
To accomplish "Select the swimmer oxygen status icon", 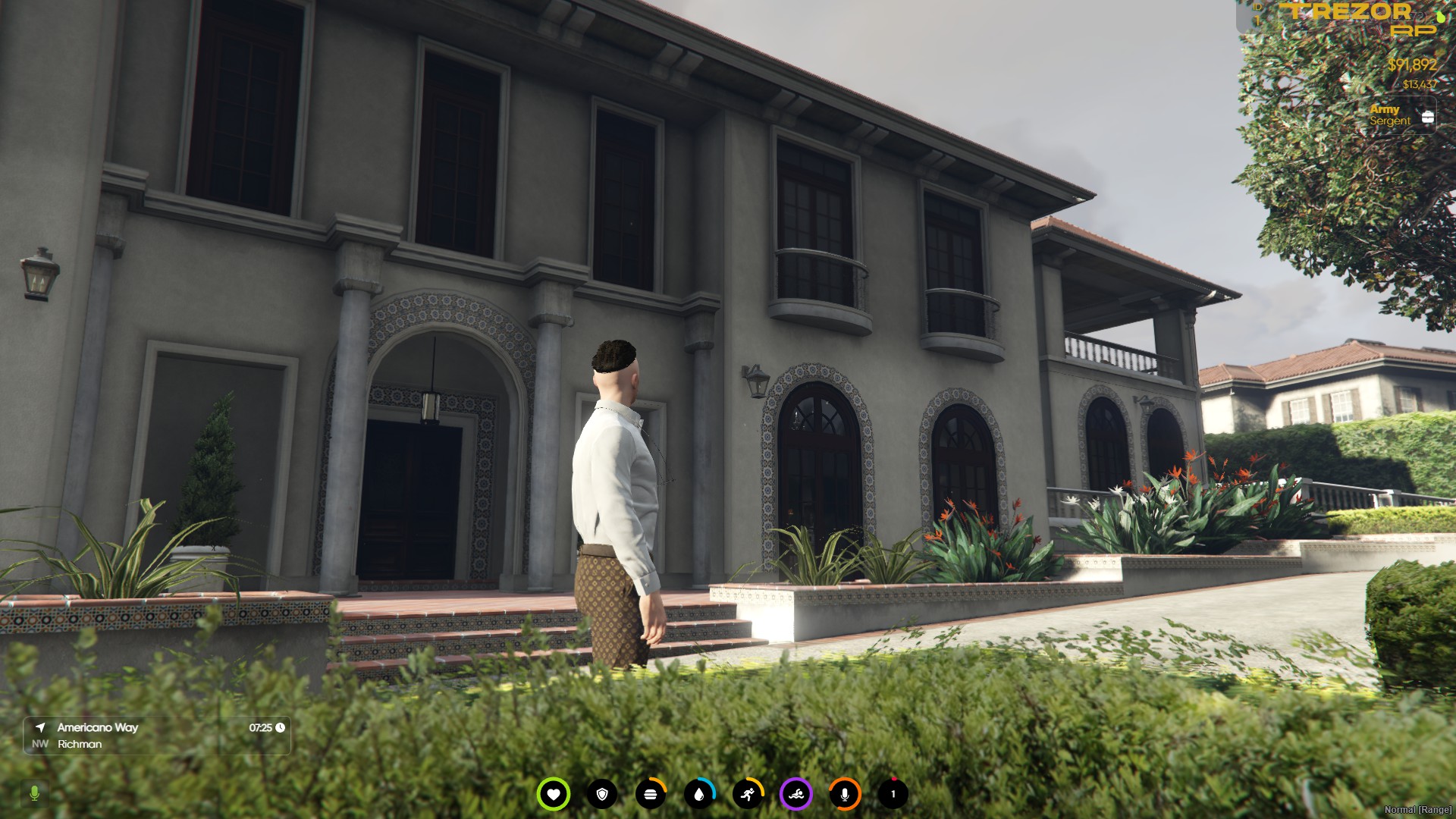I will (796, 794).
